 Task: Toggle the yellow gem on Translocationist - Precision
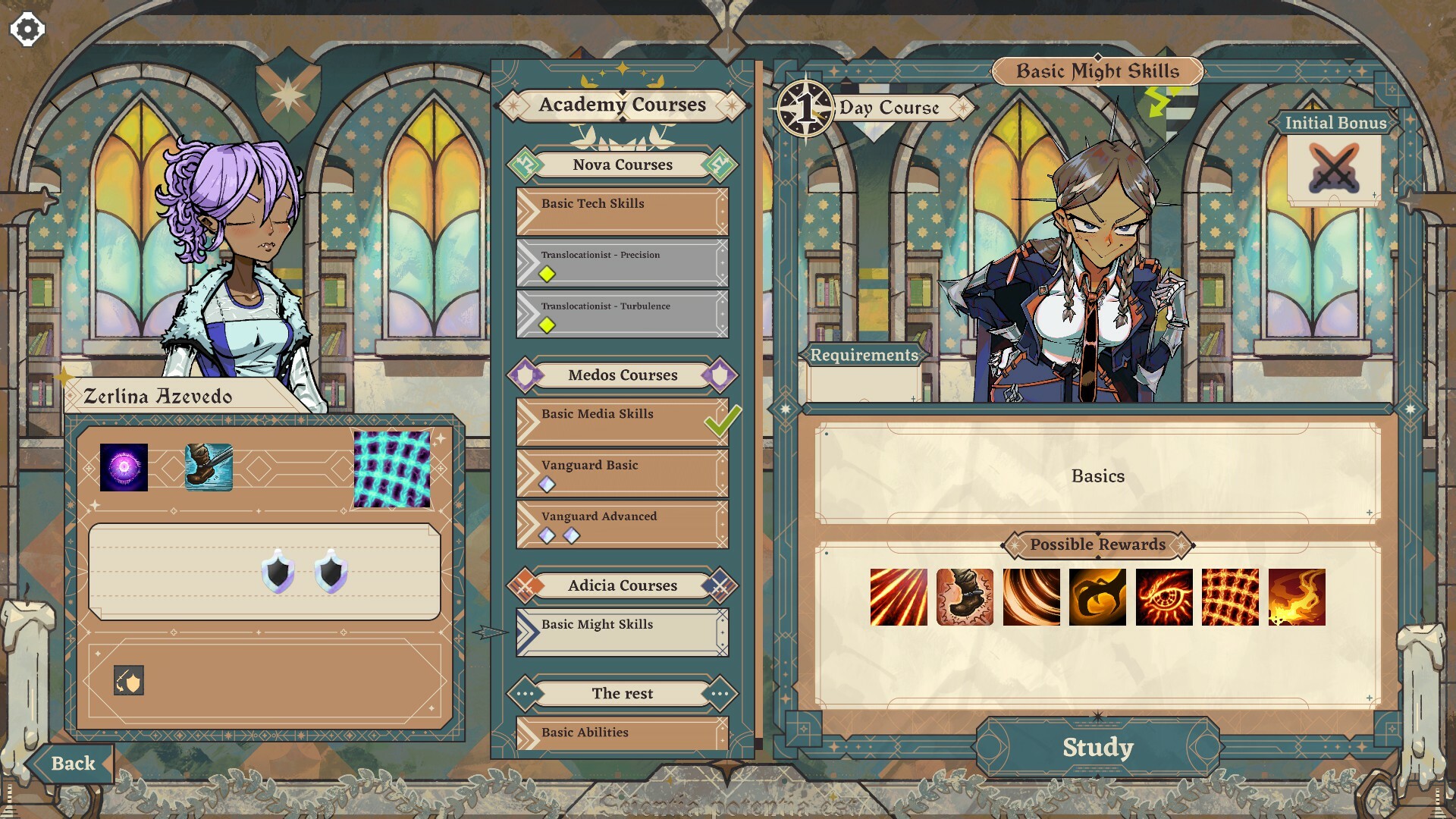(547, 275)
